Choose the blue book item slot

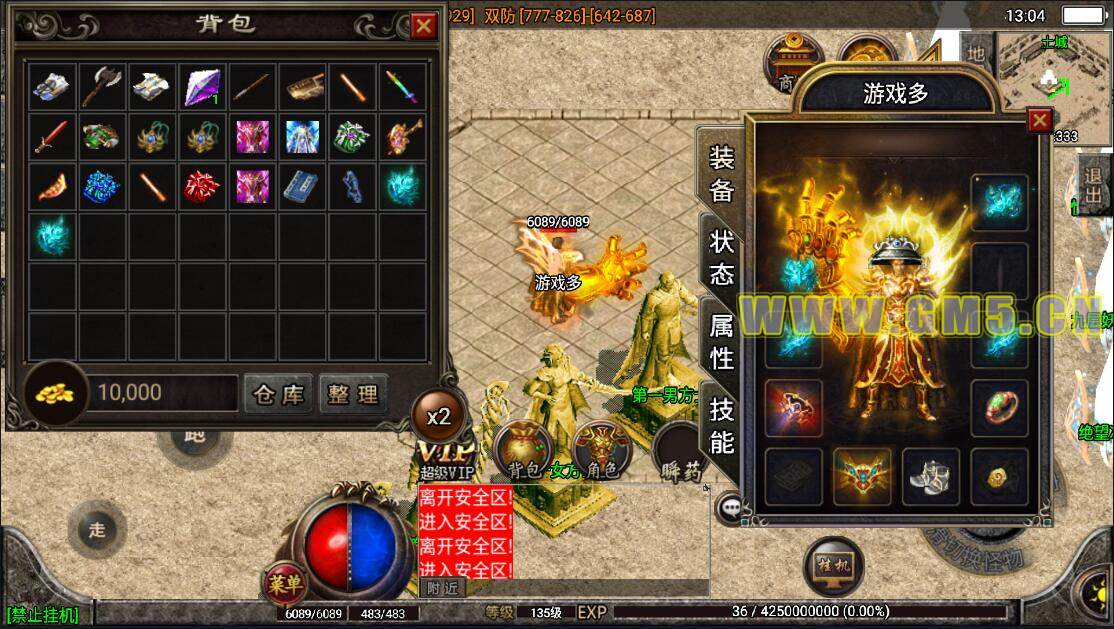click(303, 186)
